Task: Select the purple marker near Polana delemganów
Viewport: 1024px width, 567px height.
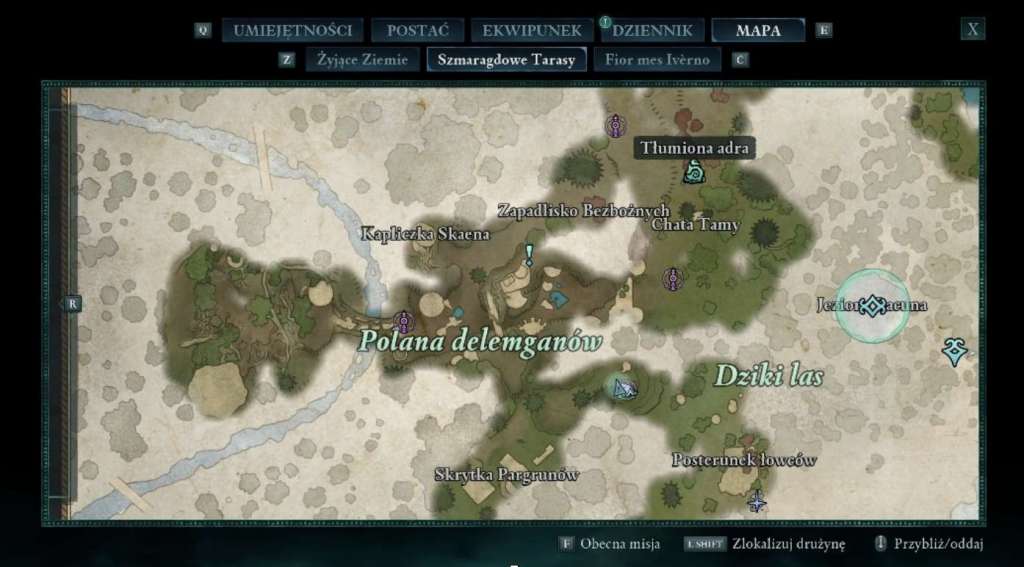Action: point(404,321)
